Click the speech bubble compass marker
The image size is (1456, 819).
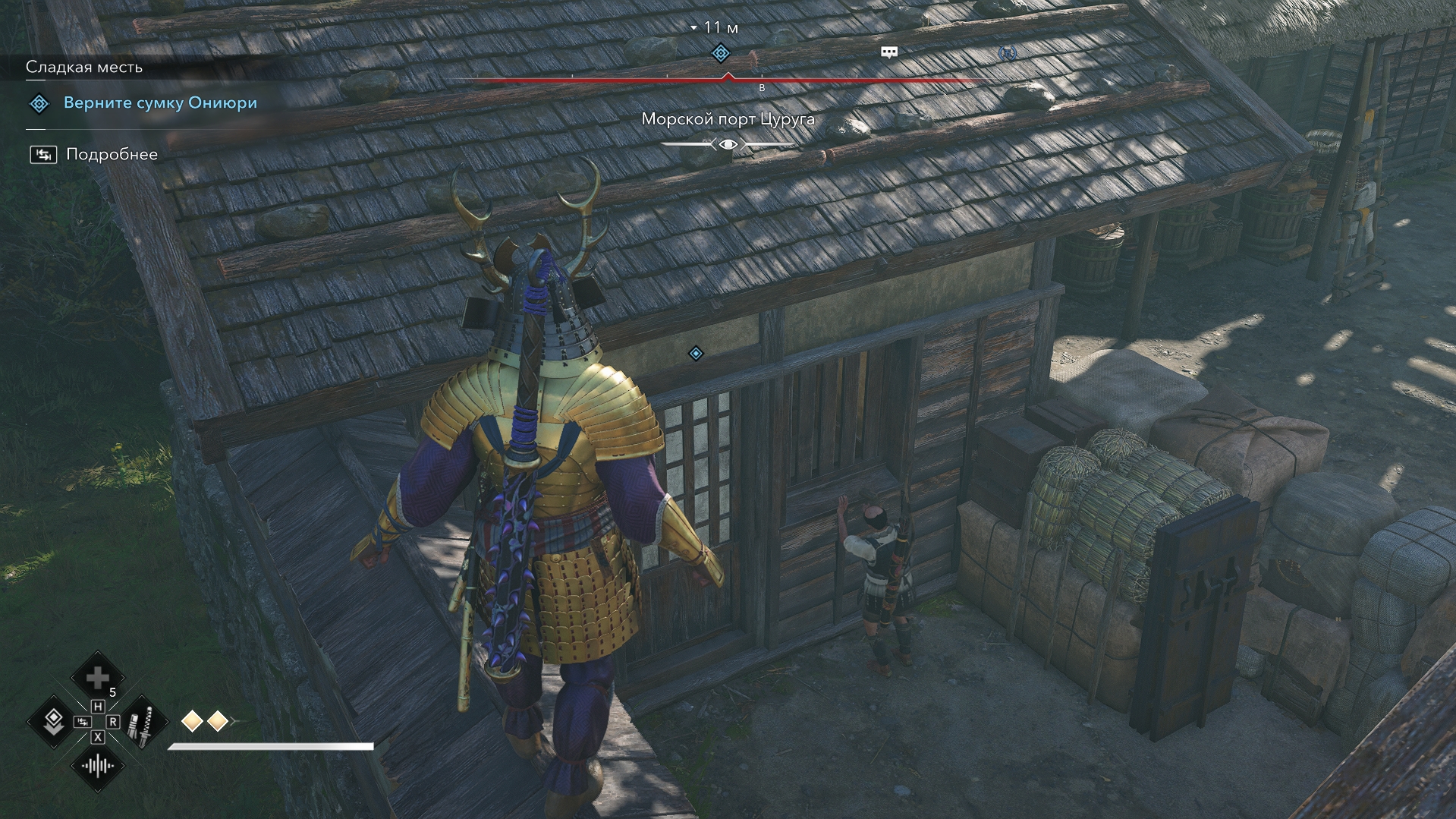(x=889, y=52)
